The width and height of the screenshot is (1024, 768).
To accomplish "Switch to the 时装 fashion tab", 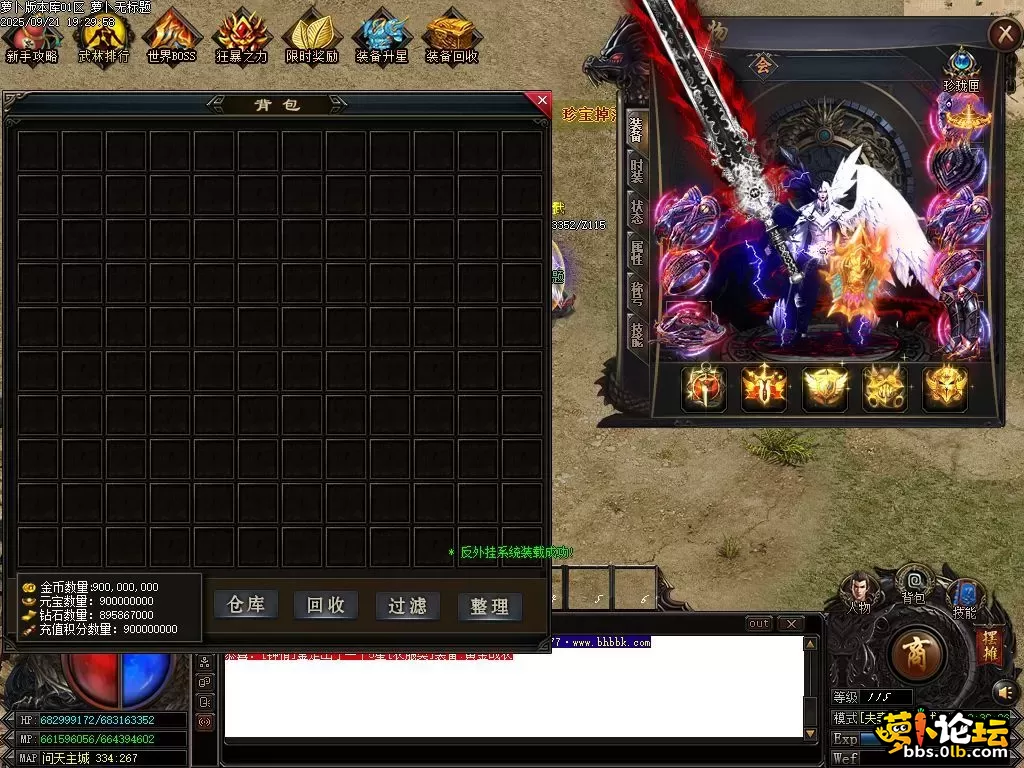I will 636,171.
